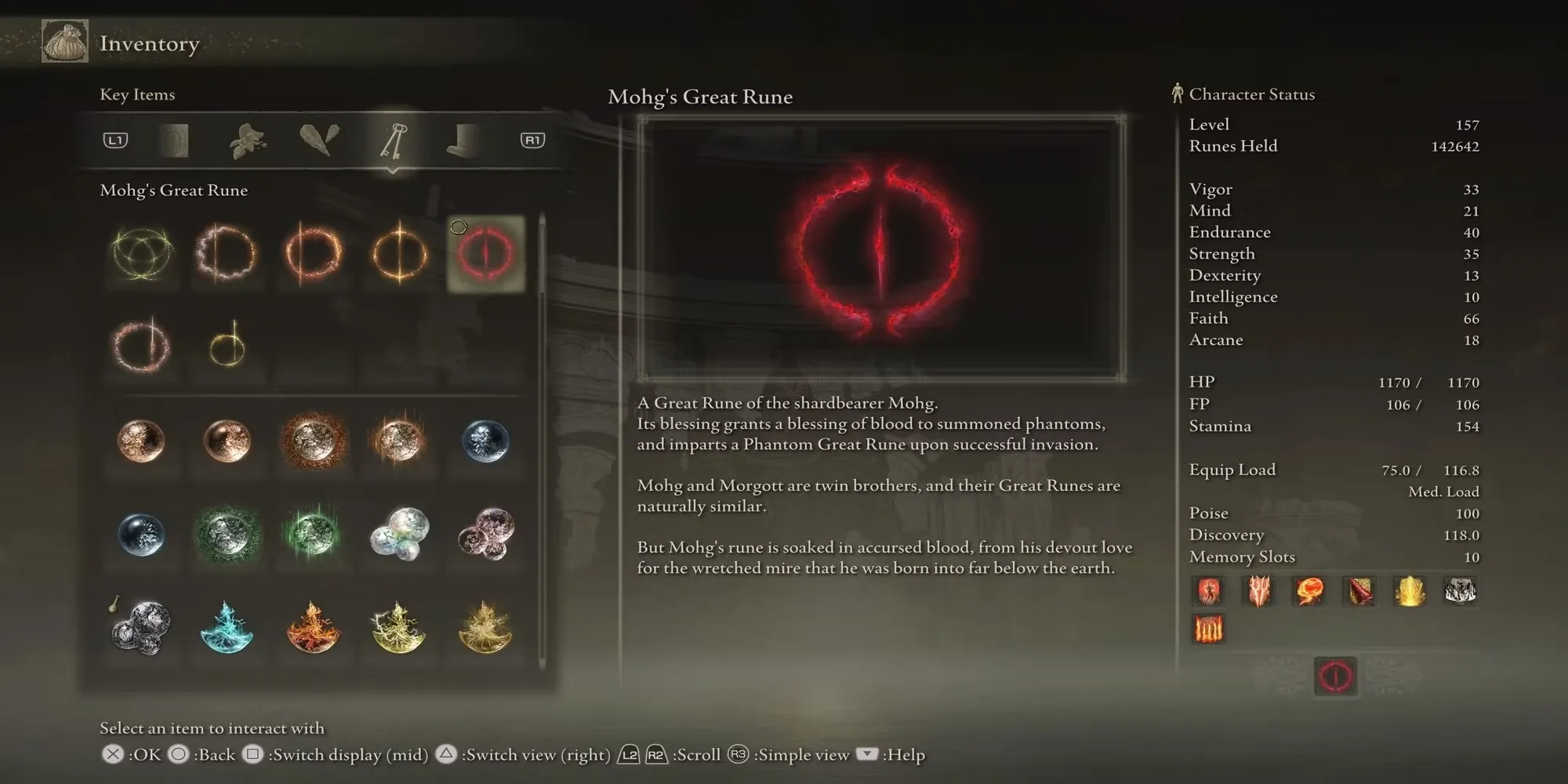Select the green triple-ring Great Rune
Image resolution: width=1568 pixels, height=784 pixels.
point(141,254)
